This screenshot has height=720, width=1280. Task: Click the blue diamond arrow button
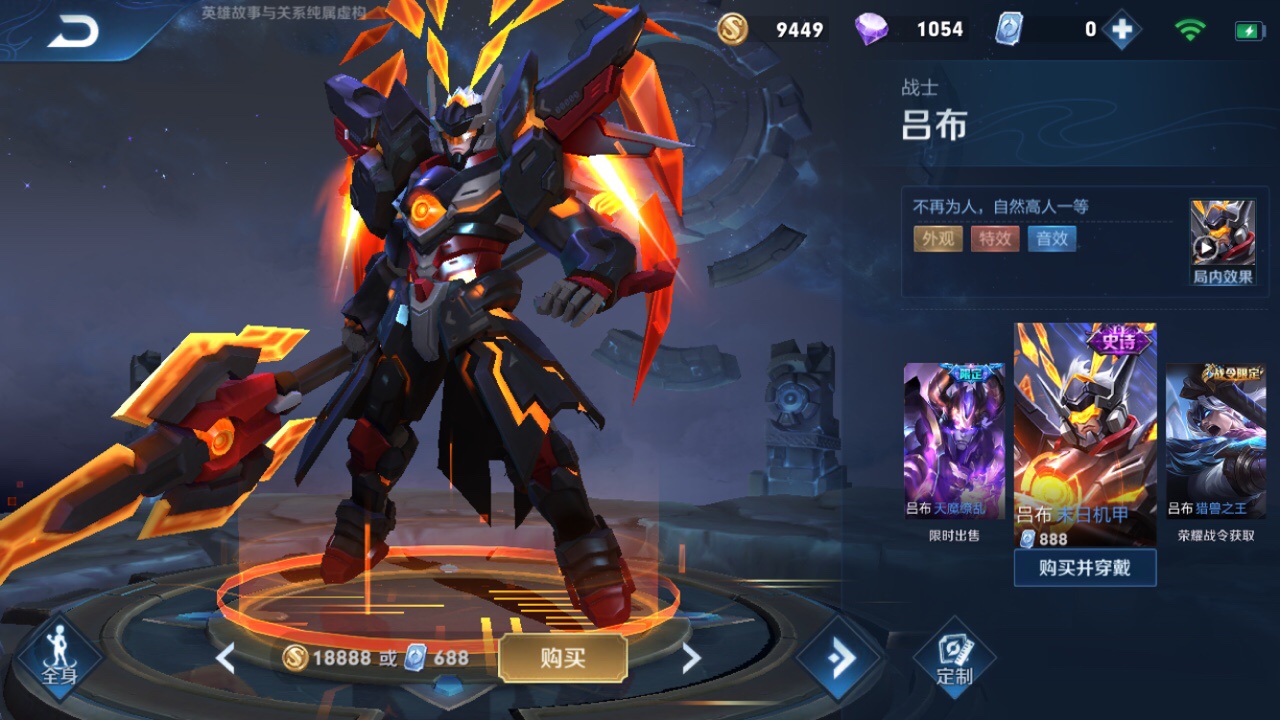point(838,658)
